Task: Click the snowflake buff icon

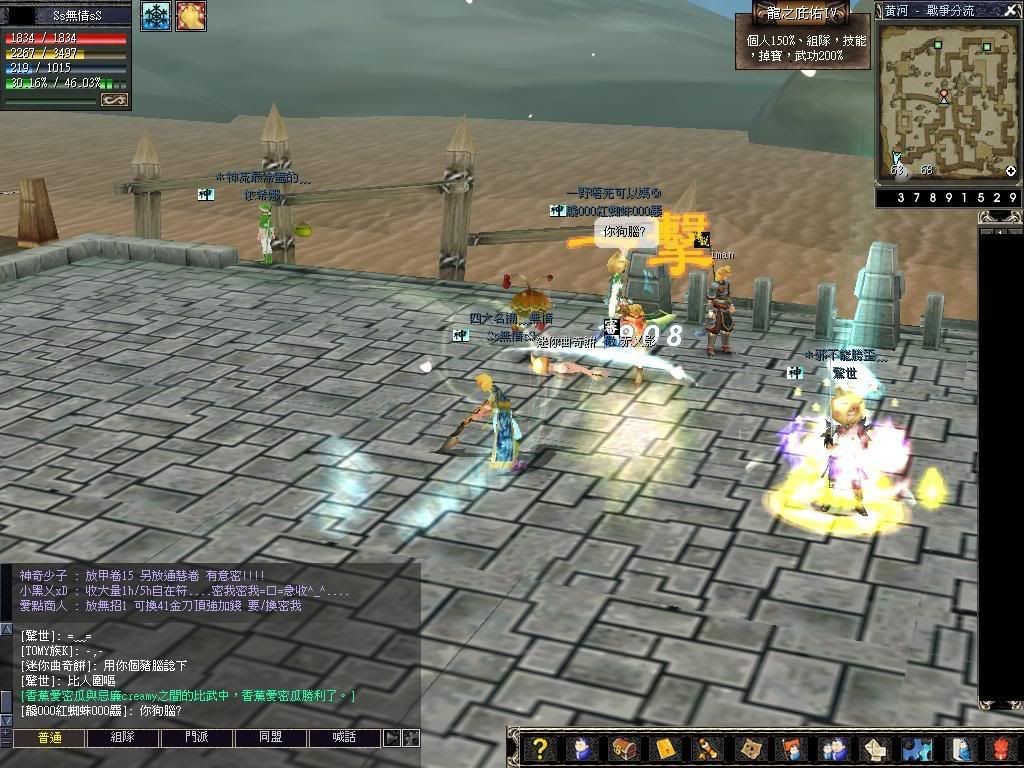Action: coord(155,16)
